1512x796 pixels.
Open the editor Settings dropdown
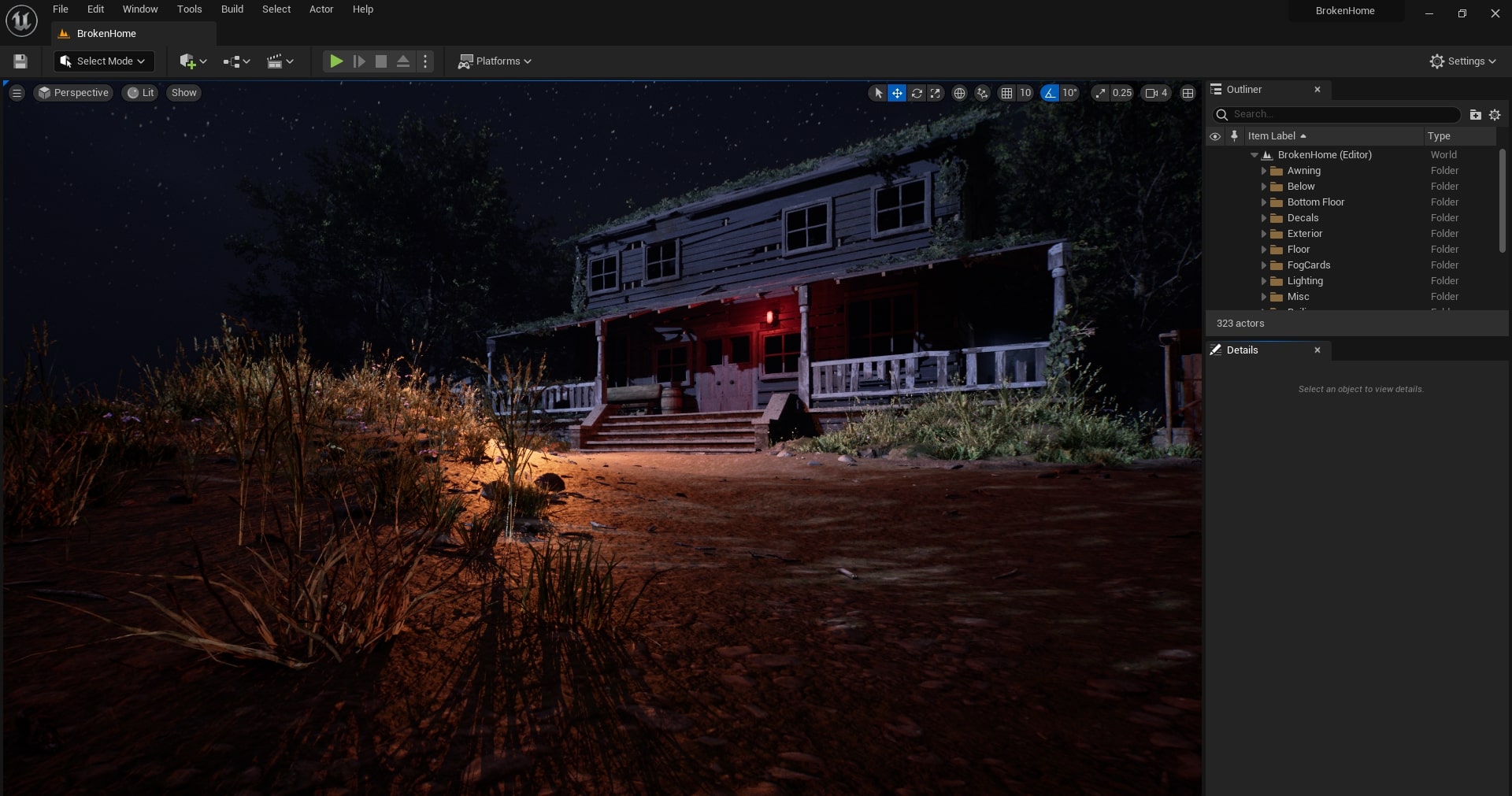coord(1462,61)
